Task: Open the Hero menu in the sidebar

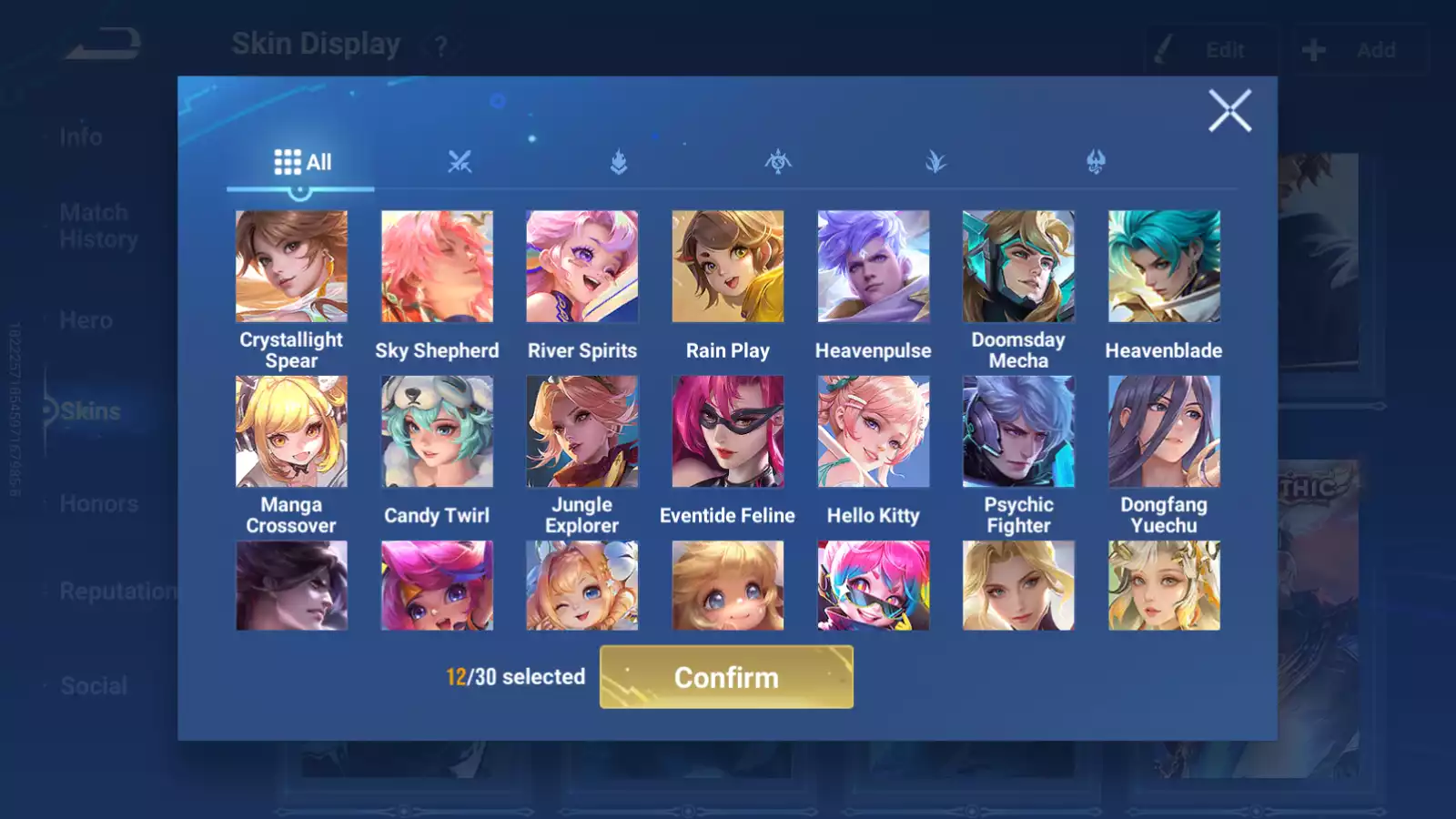Action: click(86, 320)
